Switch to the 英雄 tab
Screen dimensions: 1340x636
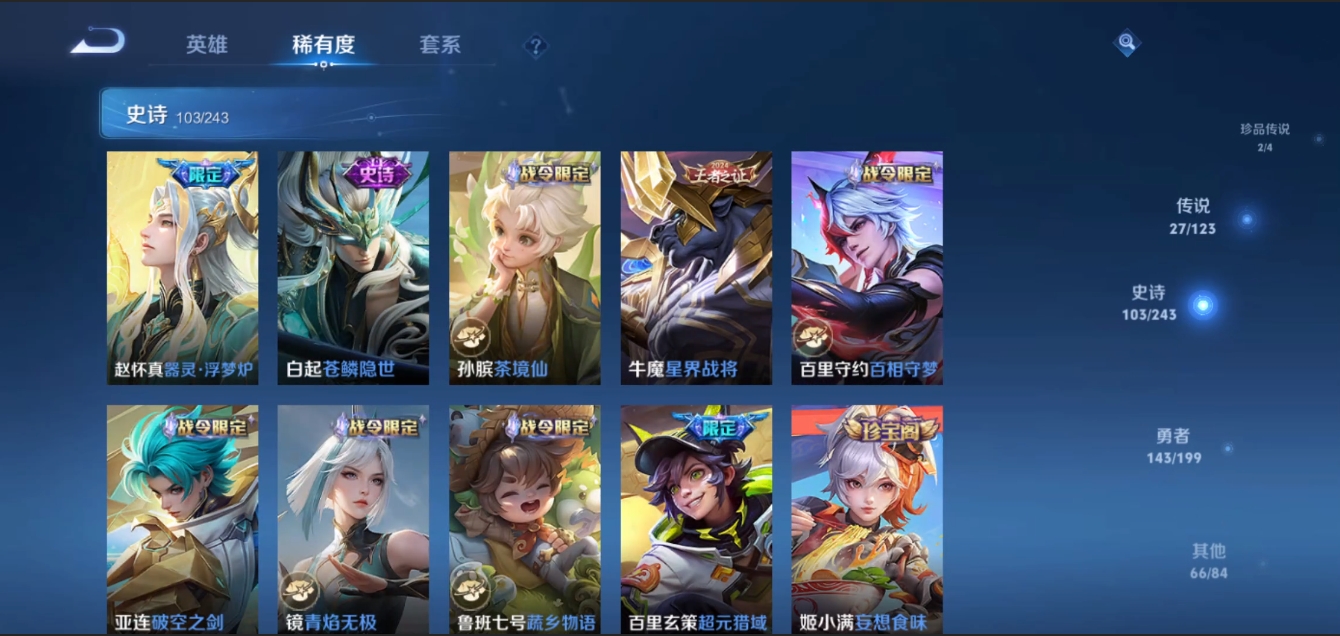[207, 45]
